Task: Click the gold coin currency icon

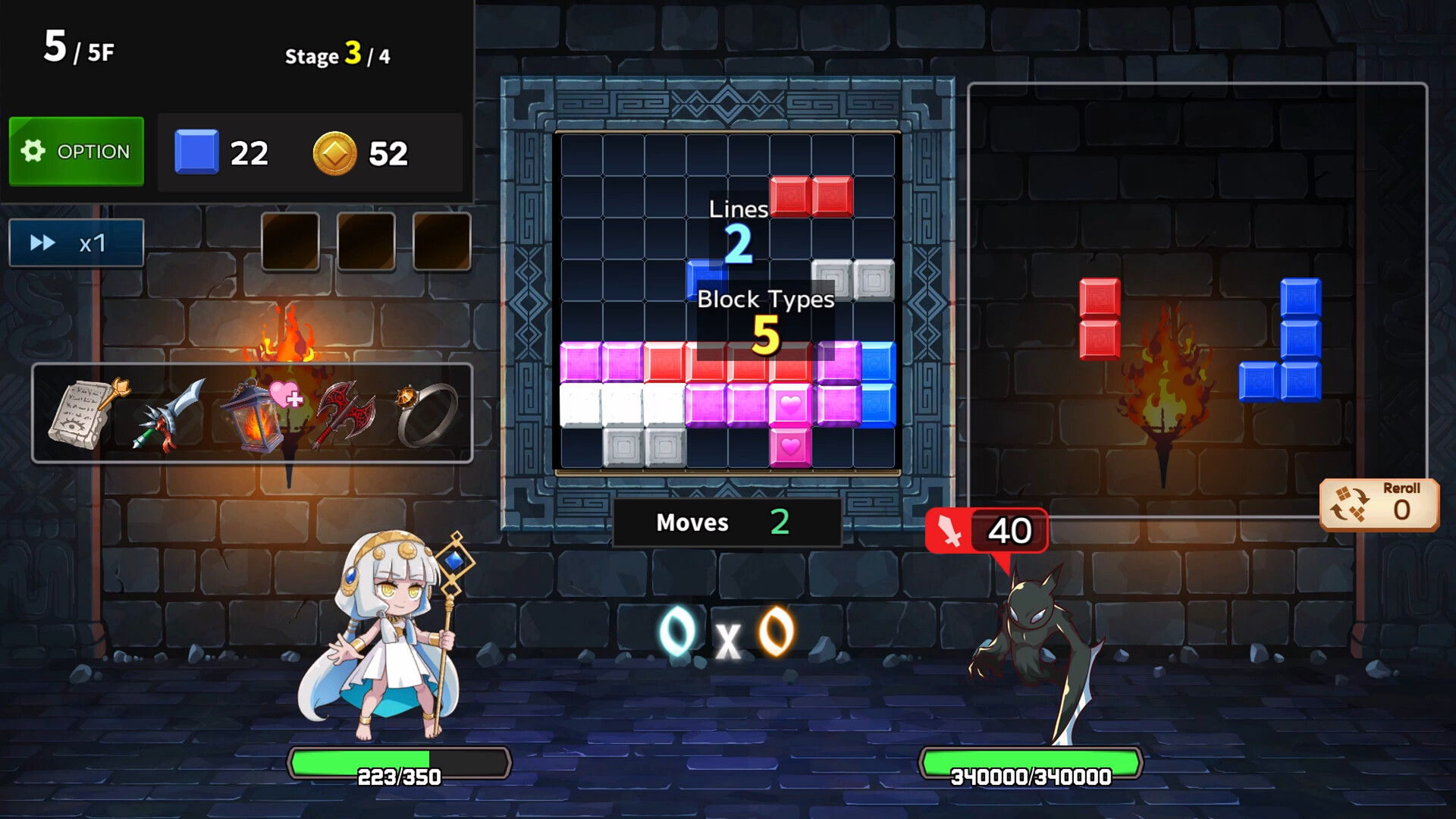Action: 336,153
